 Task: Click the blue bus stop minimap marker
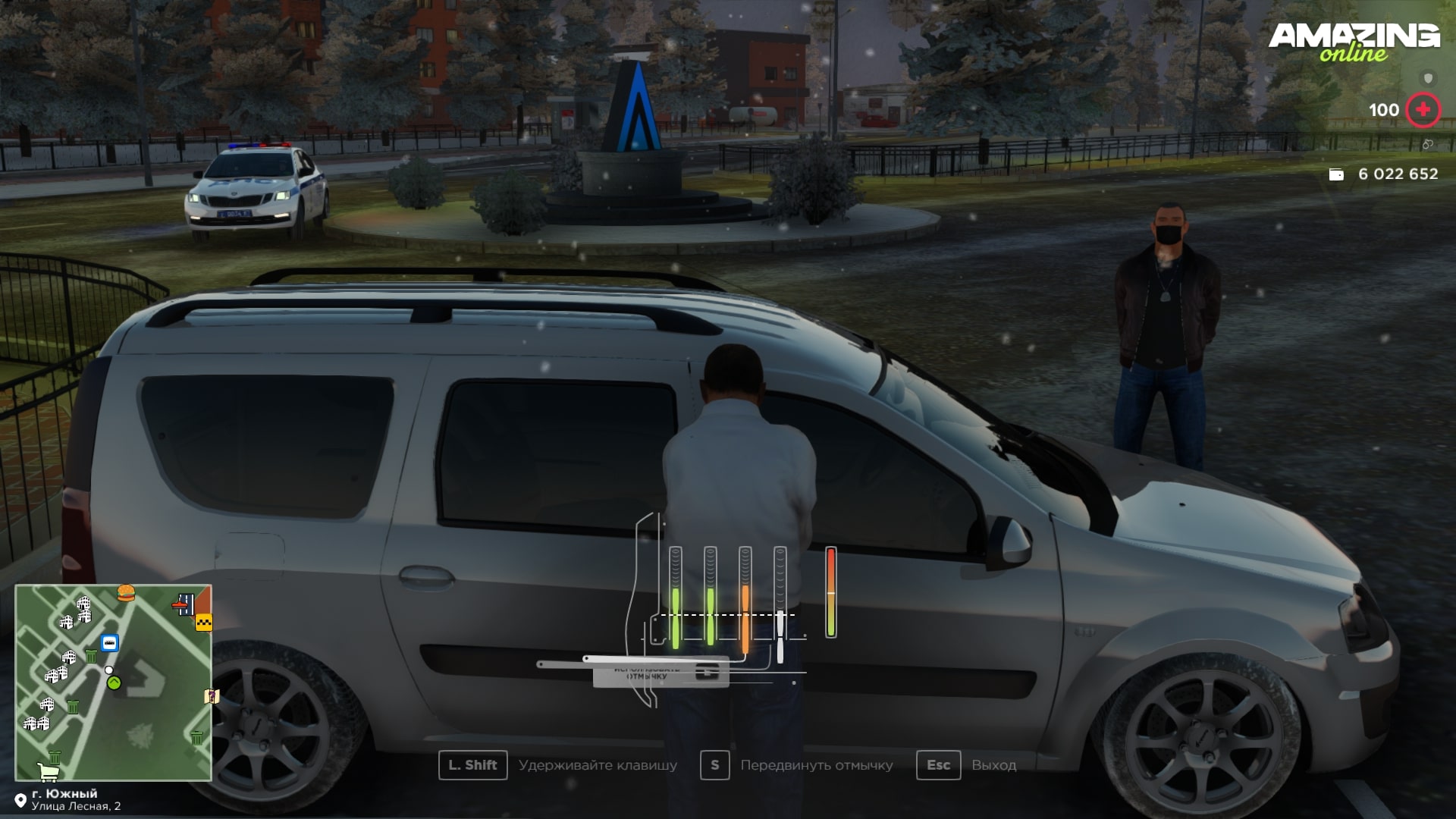tap(110, 643)
